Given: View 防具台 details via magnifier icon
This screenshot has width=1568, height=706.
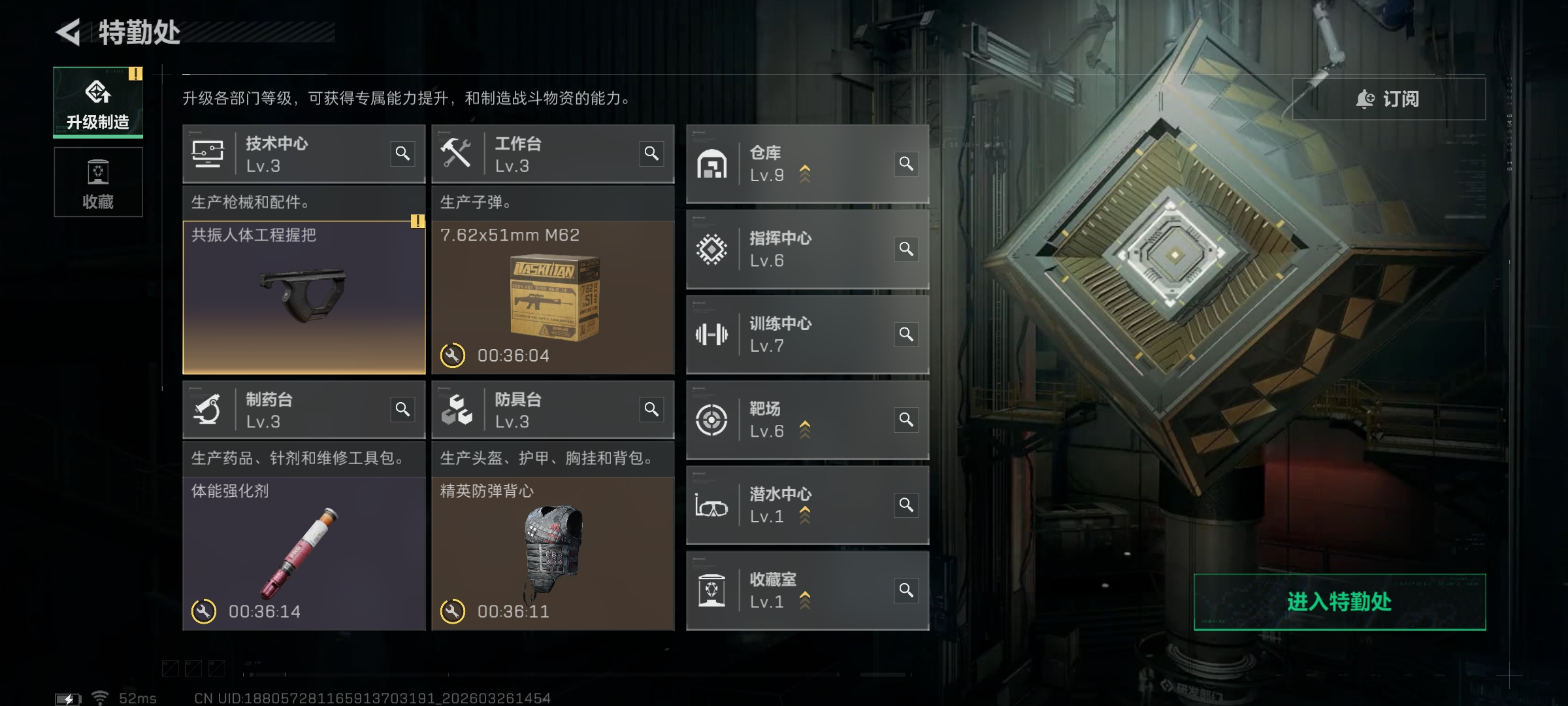Looking at the screenshot, I should (651, 409).
